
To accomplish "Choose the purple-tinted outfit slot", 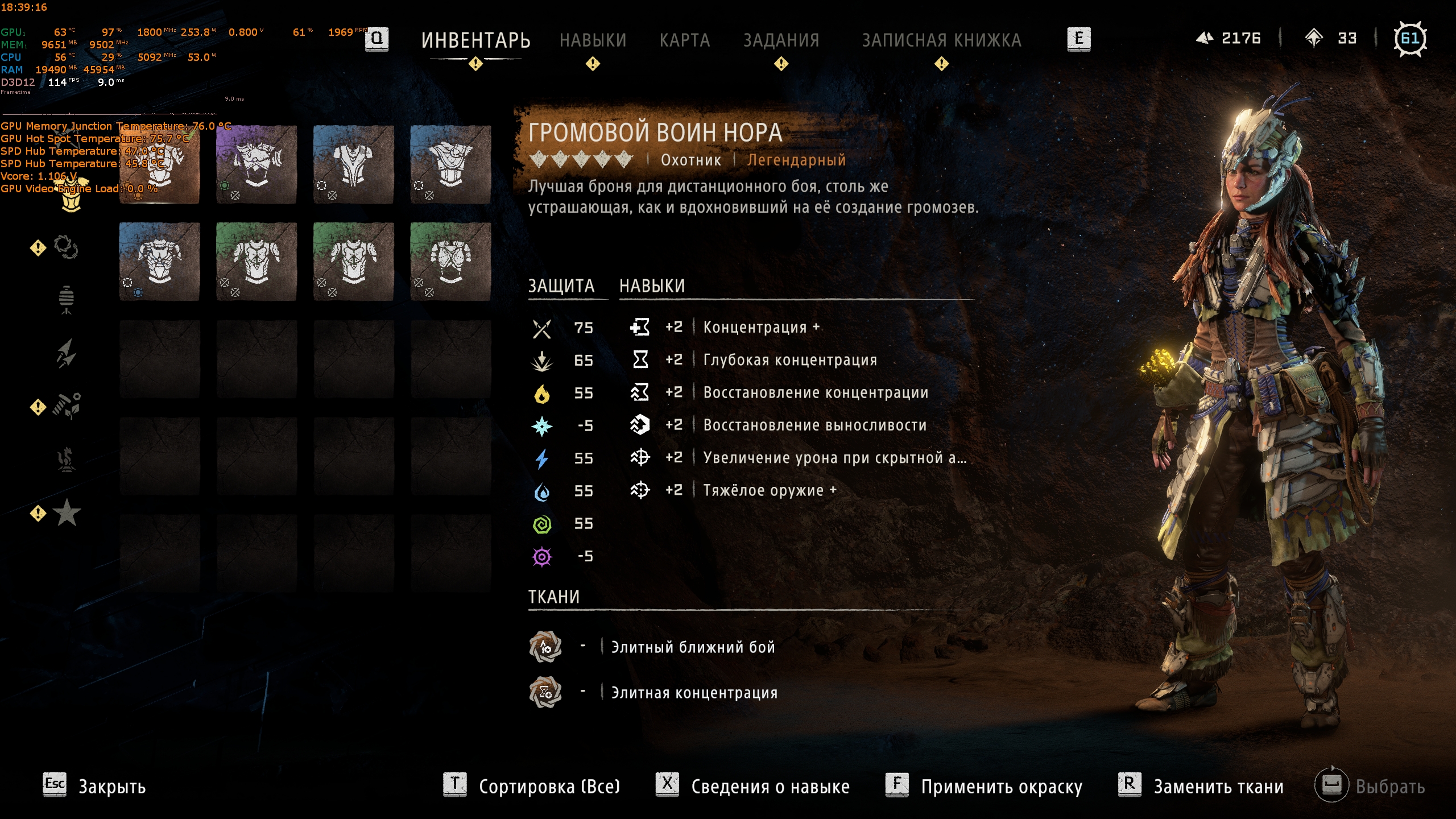I will (257, 165).
